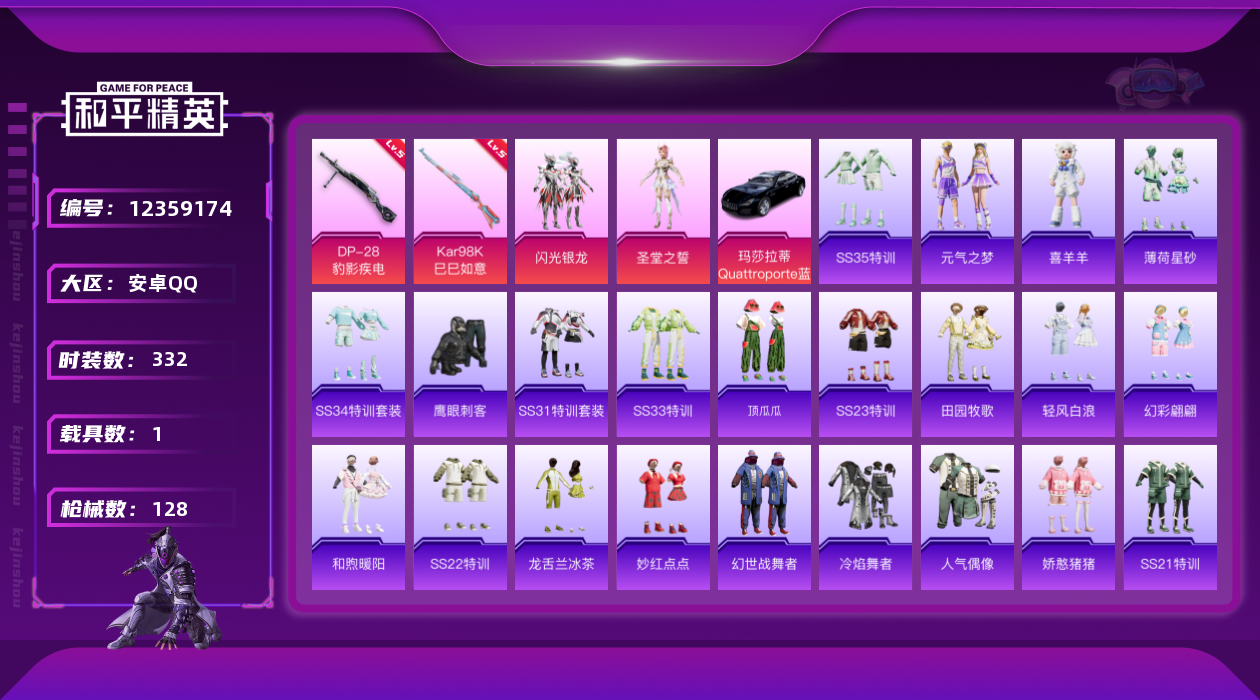Screen dimensions: 1260x700
Task: Choose the 龙舌兰冰茶 outfit card
Action: point(561,516)
